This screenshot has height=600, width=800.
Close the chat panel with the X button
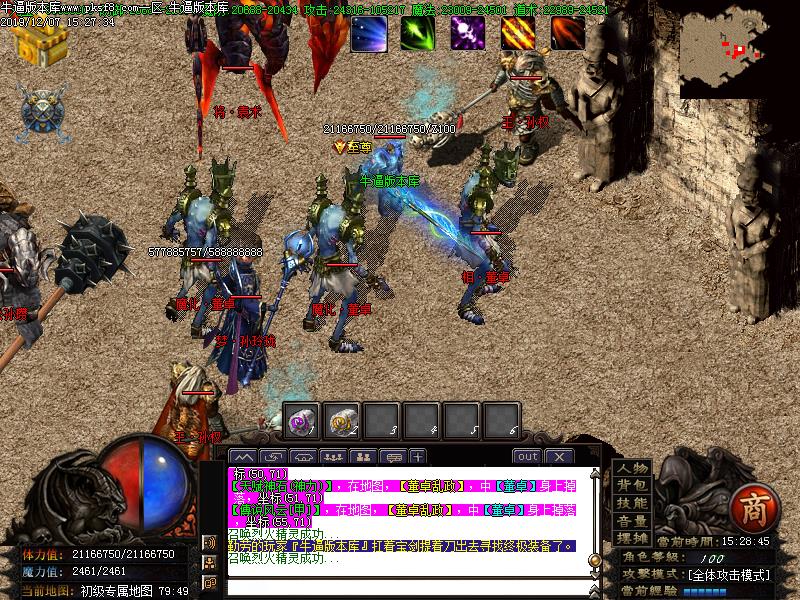559,457
